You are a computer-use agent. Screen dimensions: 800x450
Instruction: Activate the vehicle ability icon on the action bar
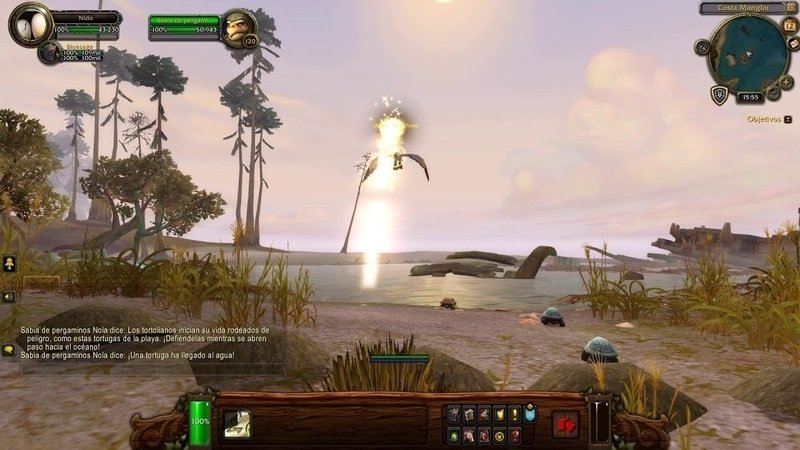pos(237,423)
